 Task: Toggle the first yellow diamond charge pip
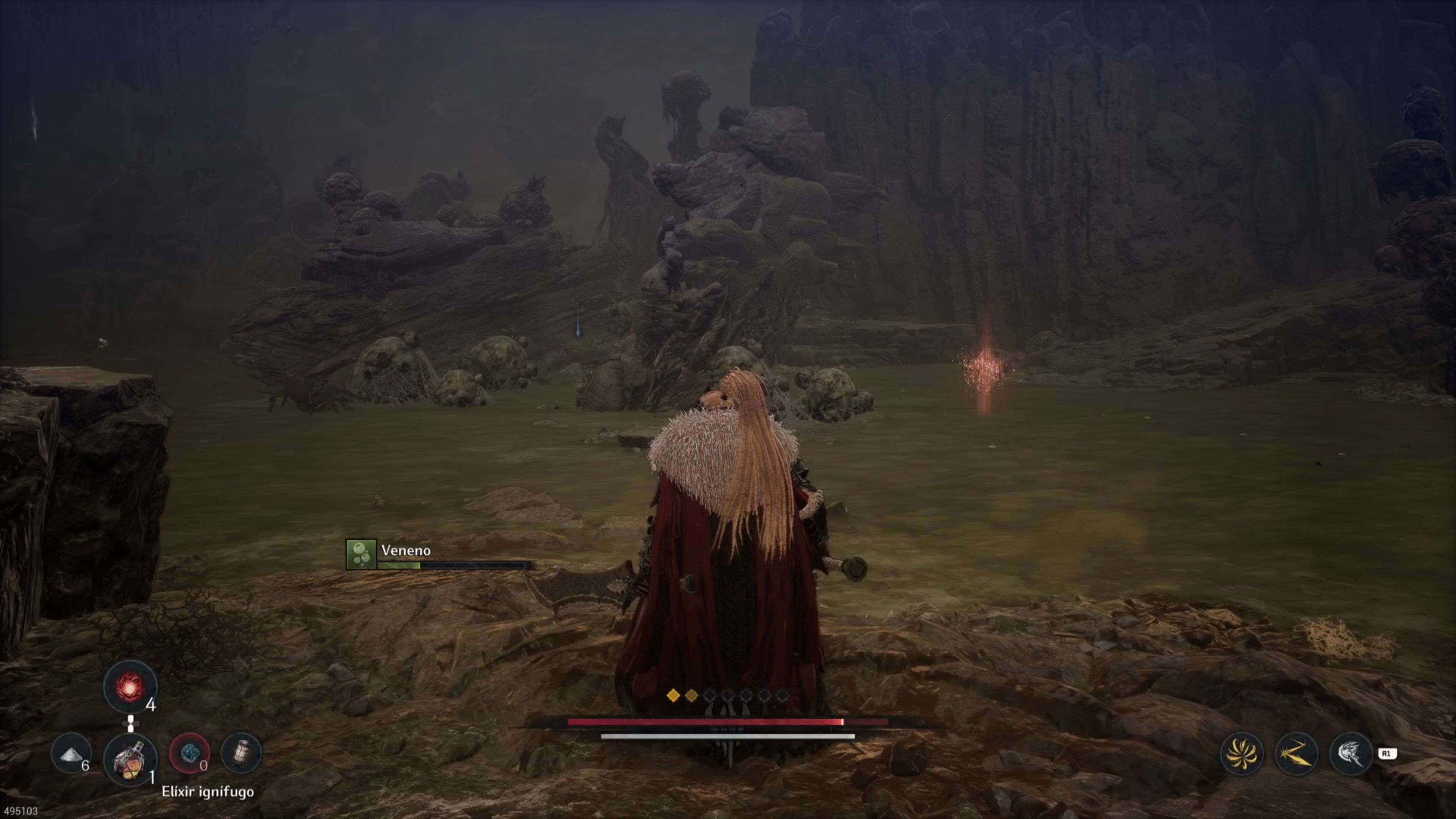674,697
